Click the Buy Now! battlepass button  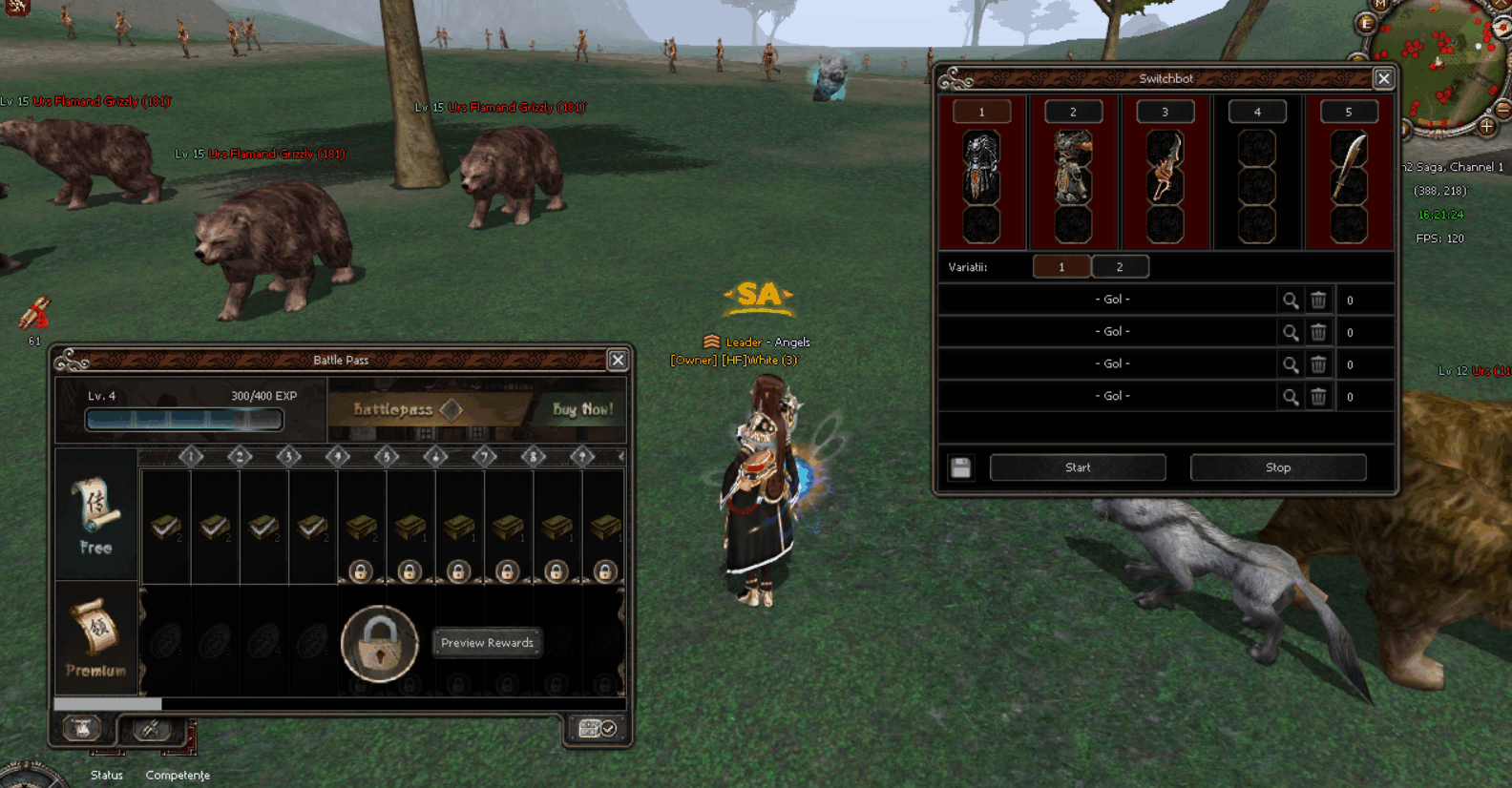pos(582,409)
